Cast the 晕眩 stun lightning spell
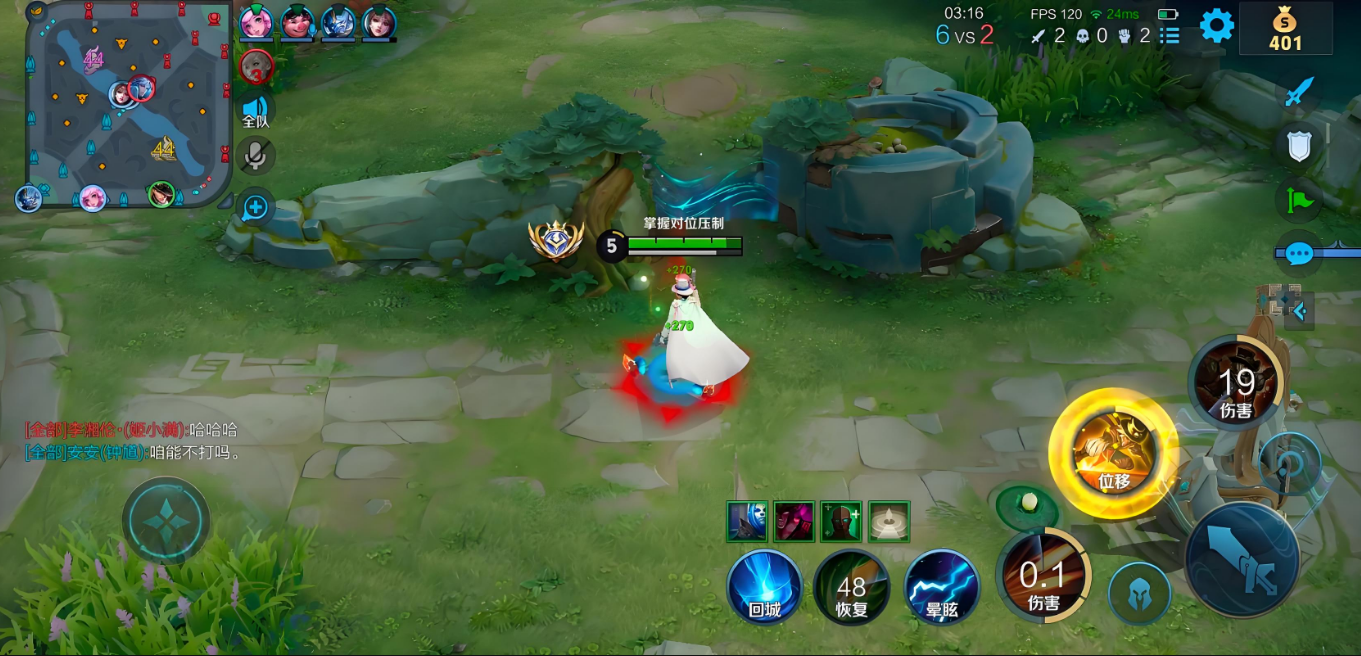Viewport: 1361px width, 656px height. click(942, 587)
